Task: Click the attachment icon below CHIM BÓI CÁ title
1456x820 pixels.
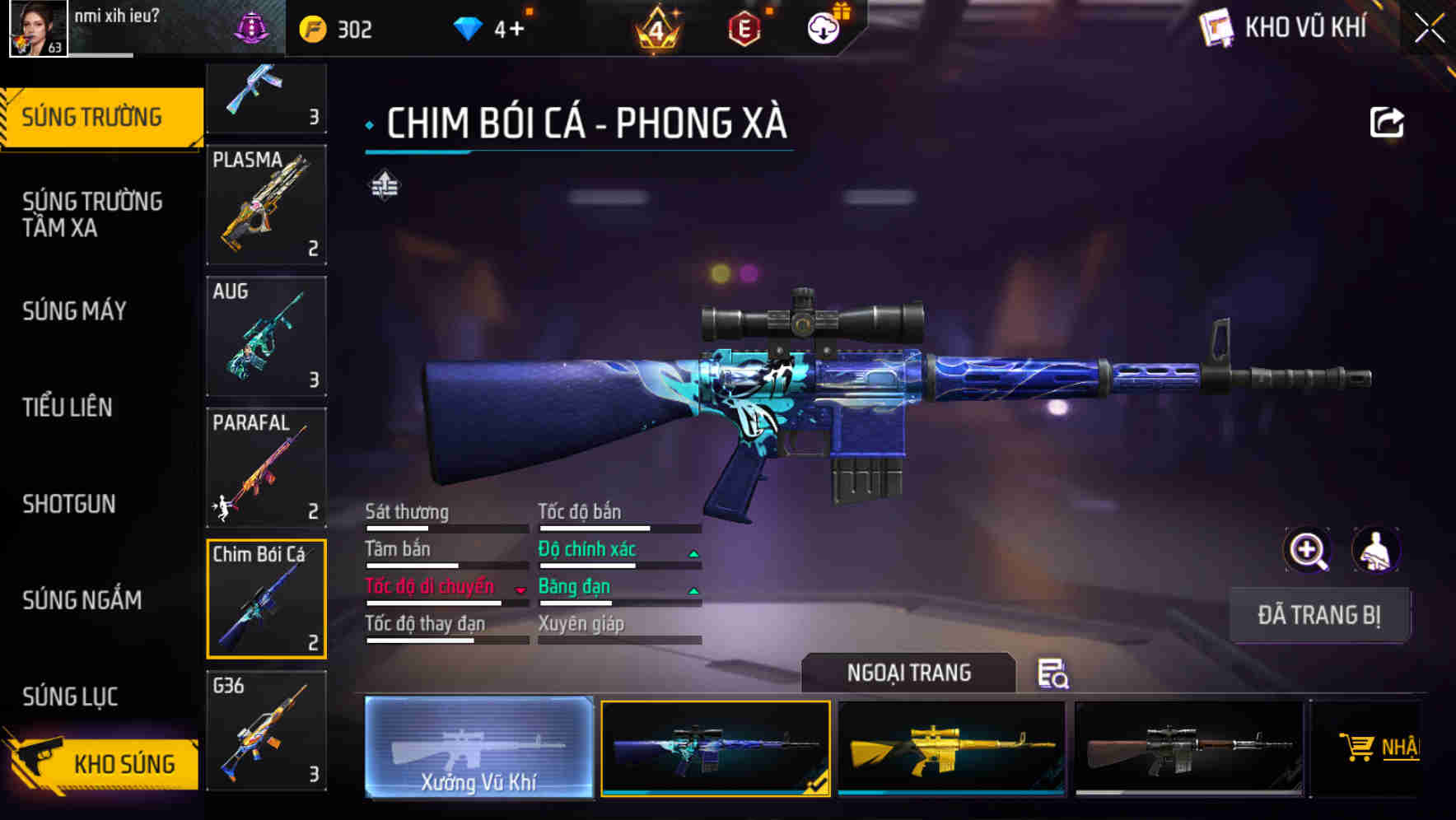Action: click(x=384, y=185)
